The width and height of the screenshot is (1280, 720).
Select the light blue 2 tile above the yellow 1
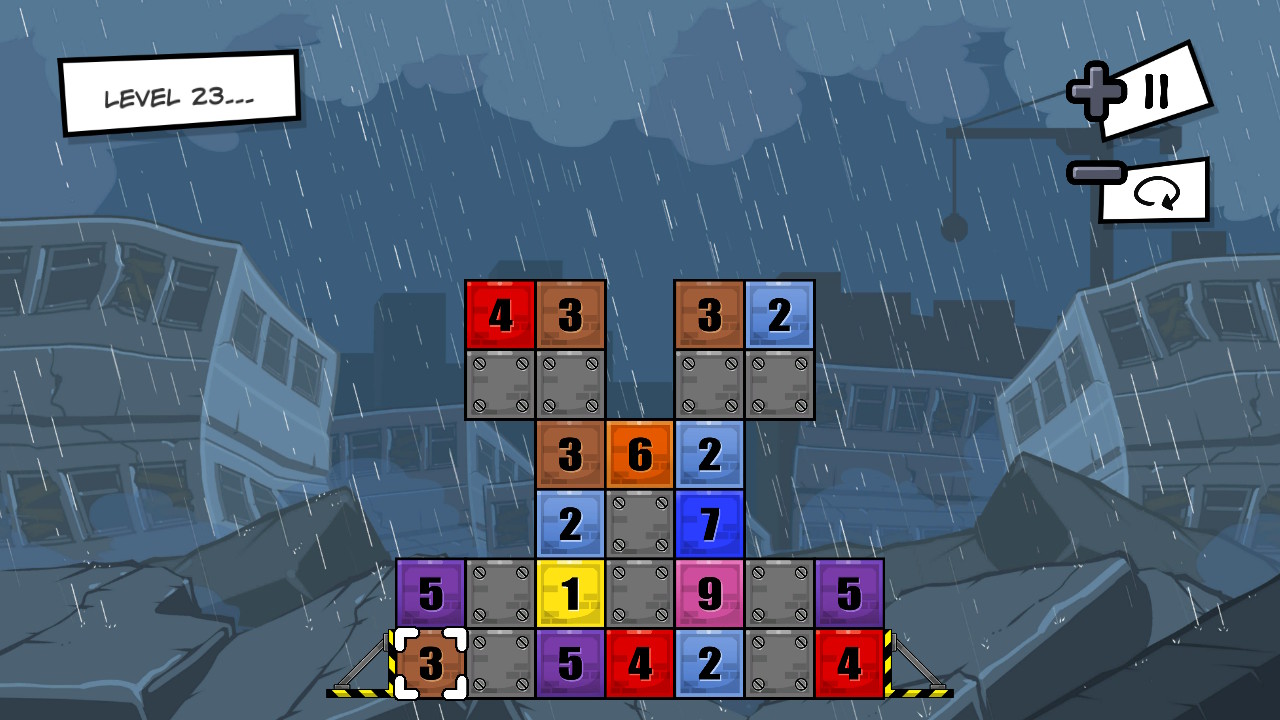[569, 525]
